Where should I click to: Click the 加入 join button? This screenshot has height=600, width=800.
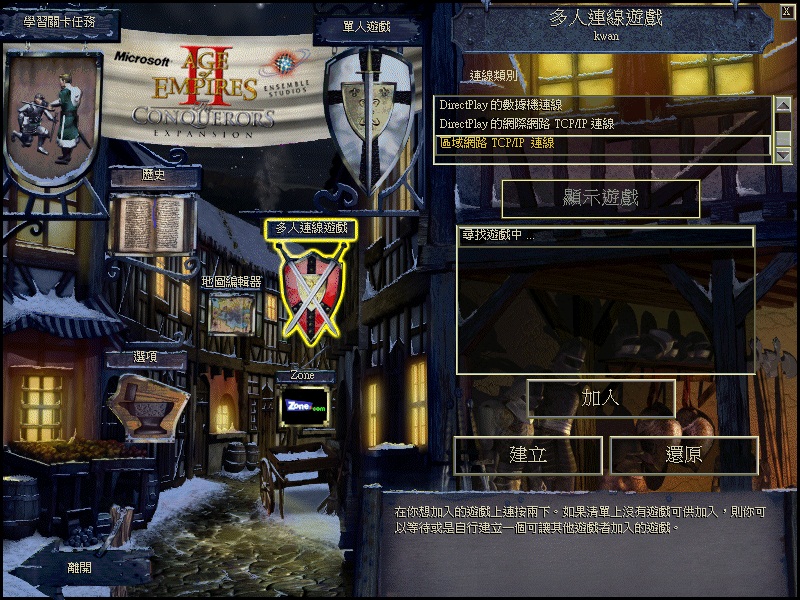(601, 397)
